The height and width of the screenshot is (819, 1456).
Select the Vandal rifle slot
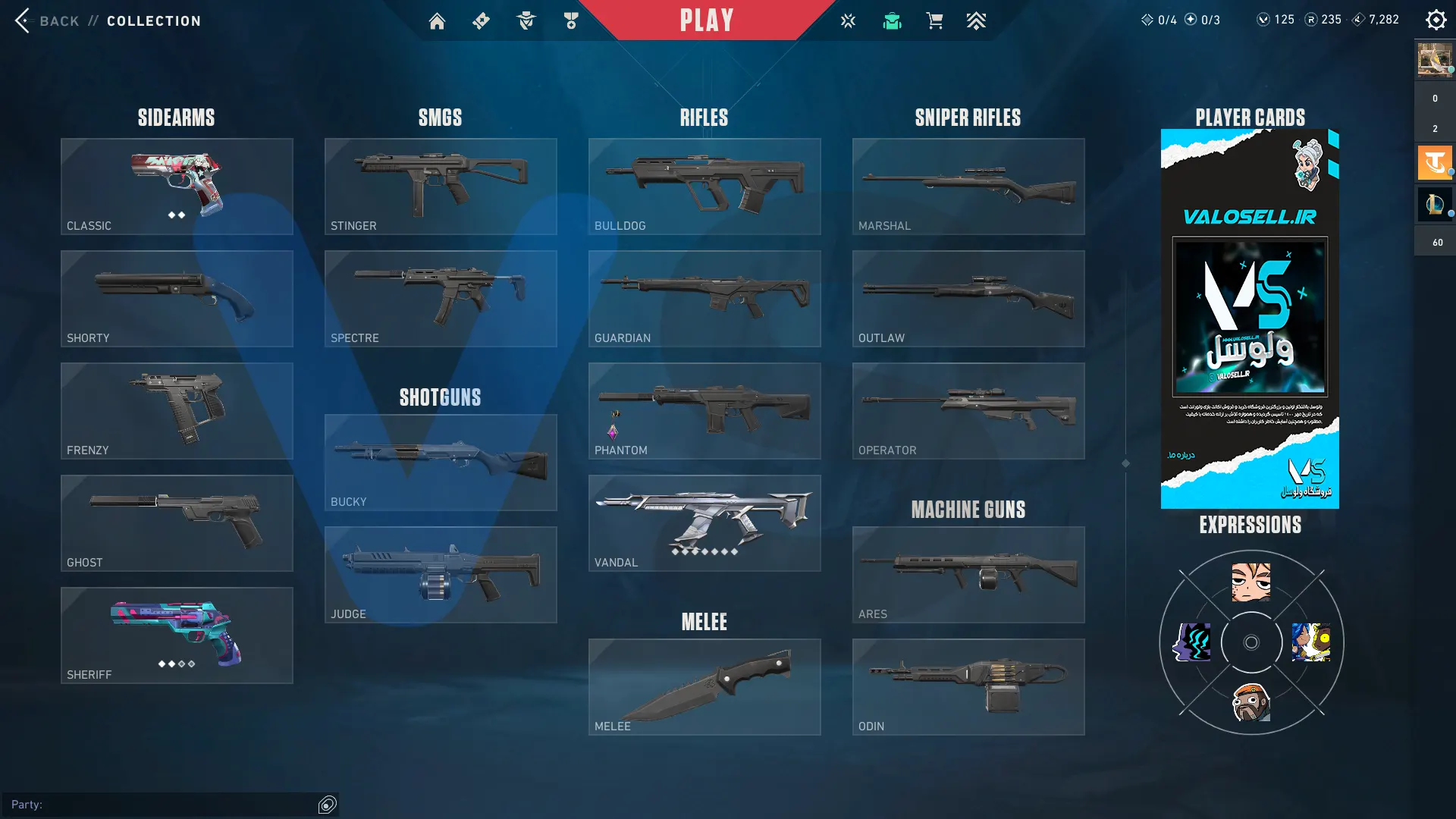704,523
